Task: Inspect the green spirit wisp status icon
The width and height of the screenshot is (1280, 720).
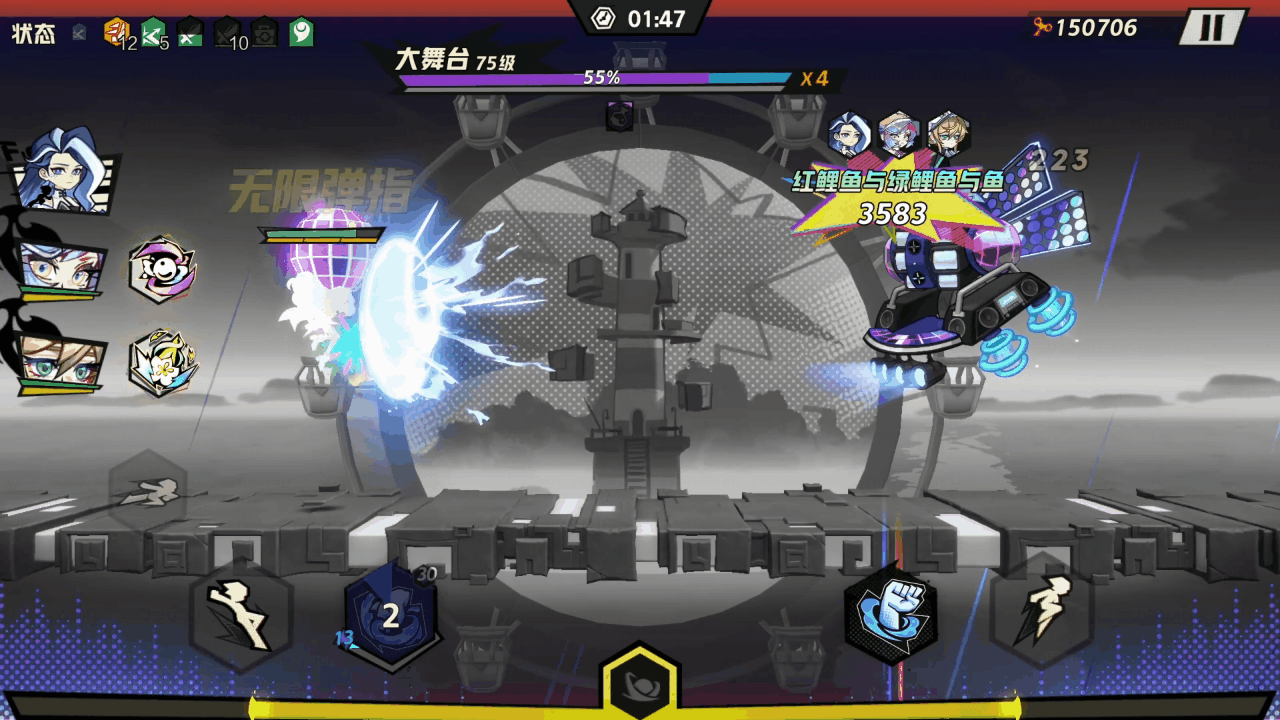Action: point(301,32)
